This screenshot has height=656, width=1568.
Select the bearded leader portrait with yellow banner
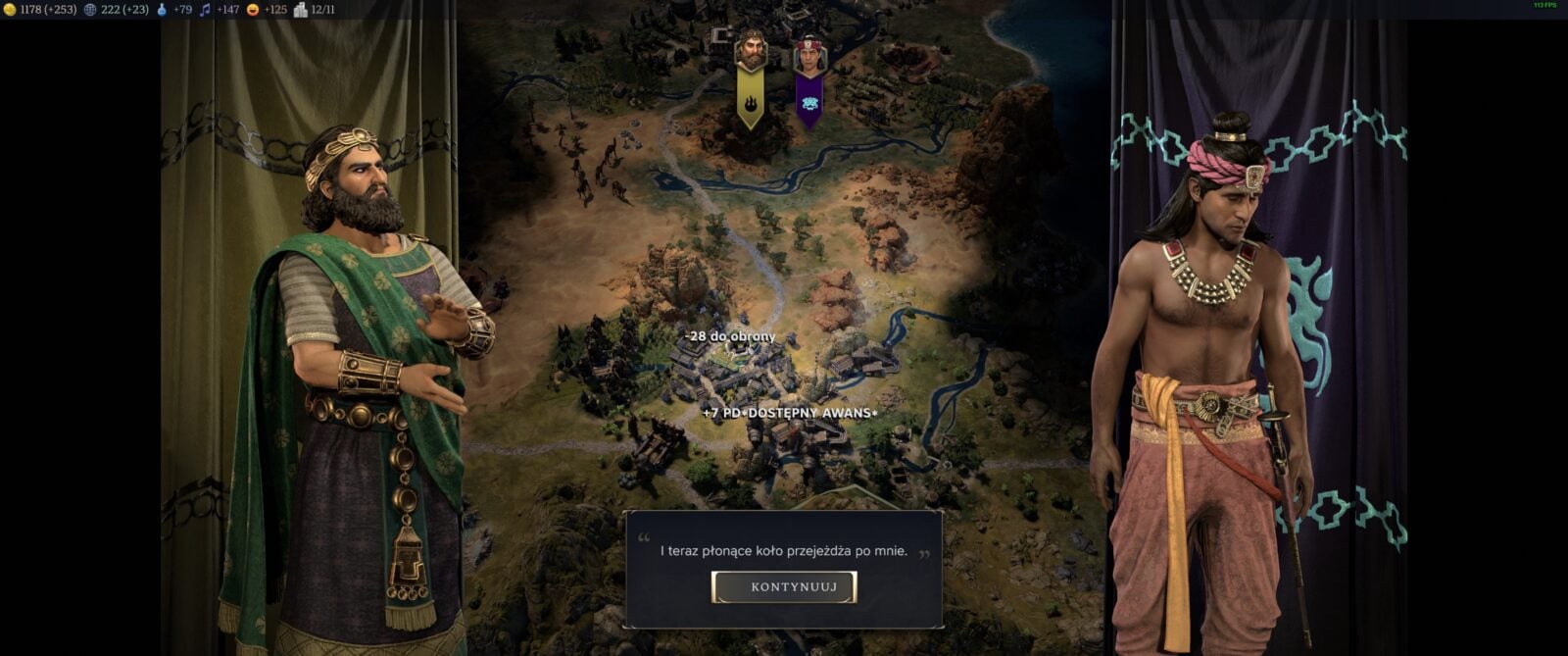coord(751,51)
